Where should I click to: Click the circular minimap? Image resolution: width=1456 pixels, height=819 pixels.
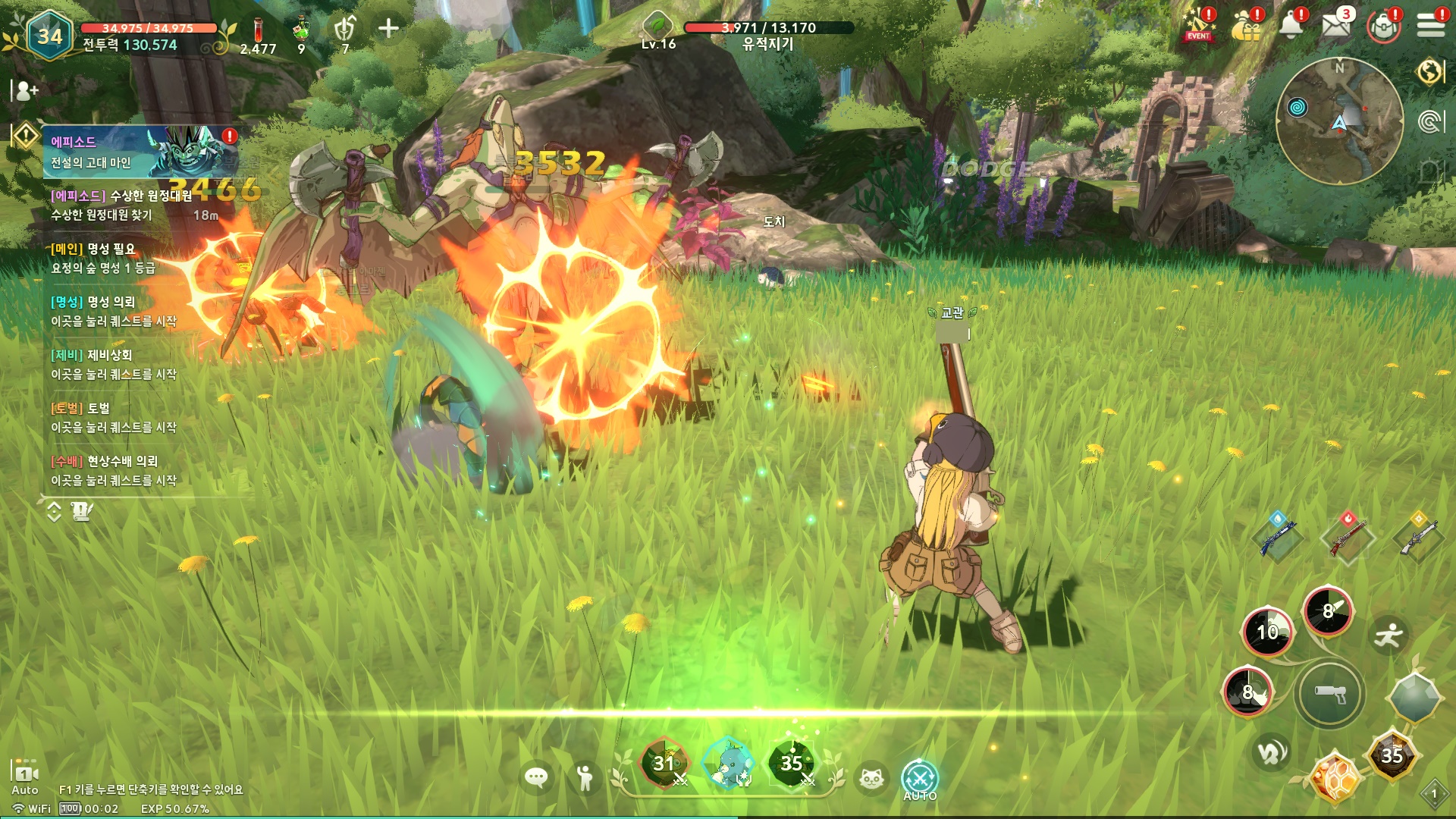click(x=1339, y=121)
